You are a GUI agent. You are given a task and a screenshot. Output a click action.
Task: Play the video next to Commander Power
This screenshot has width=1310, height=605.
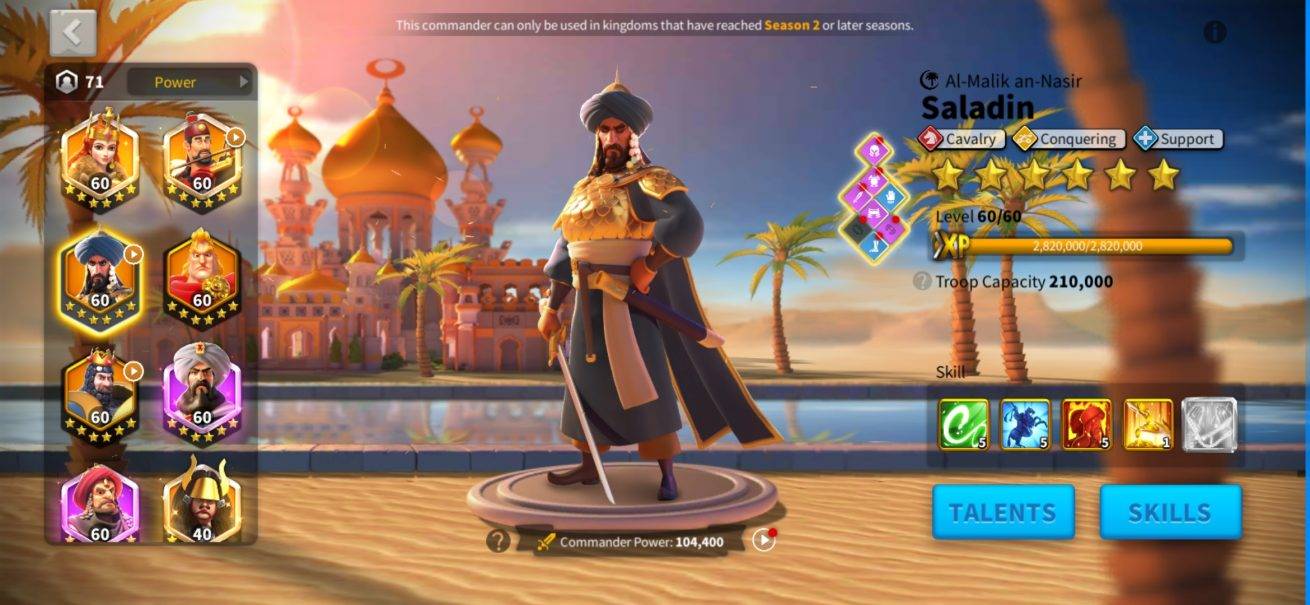pyautogui.click(x=764, y=540)
